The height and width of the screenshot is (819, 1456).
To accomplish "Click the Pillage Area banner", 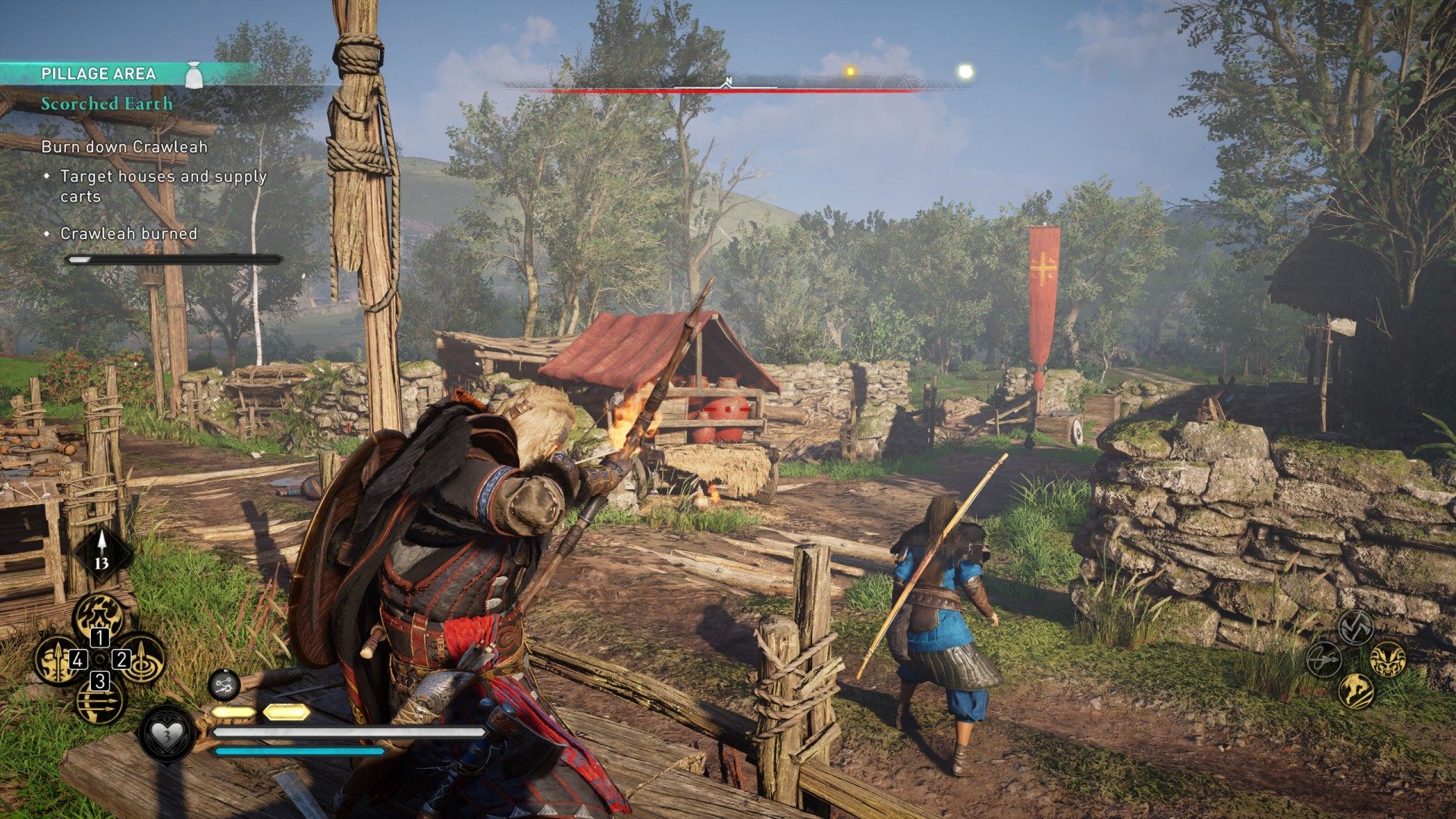I will click(x=99, y=74).
